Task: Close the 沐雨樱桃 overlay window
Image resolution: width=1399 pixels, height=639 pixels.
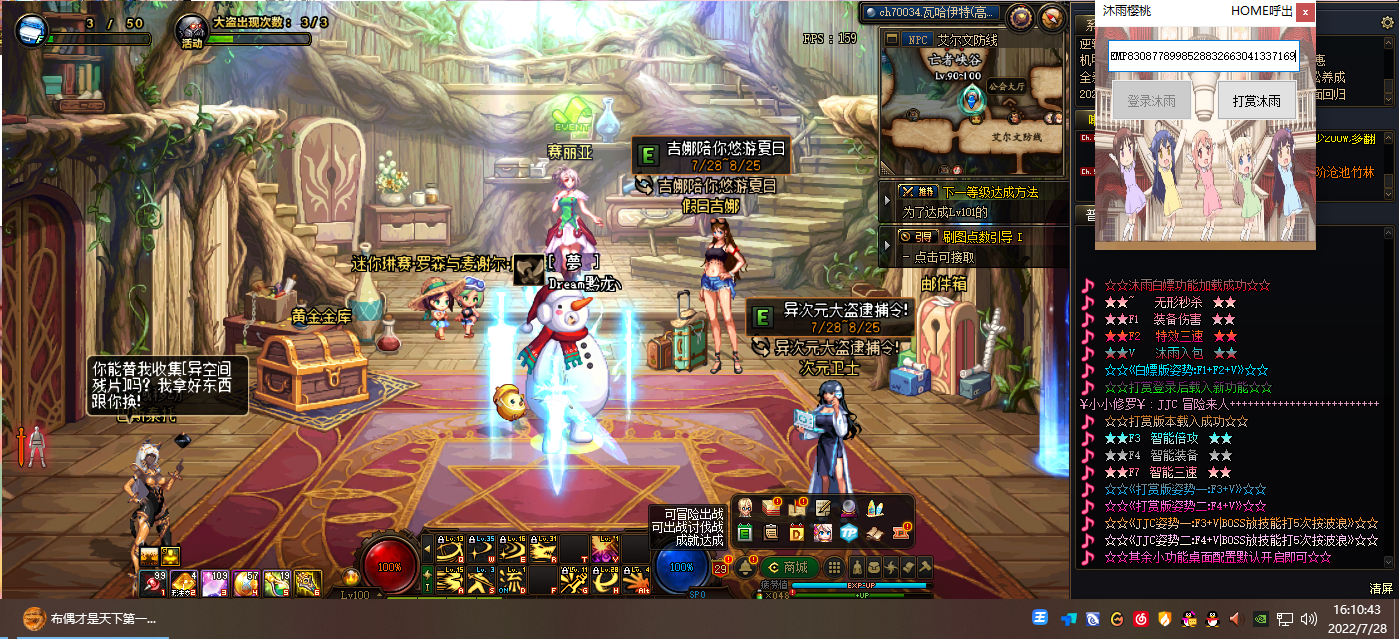Action: pyautogui.click(x=1304, y=11)
